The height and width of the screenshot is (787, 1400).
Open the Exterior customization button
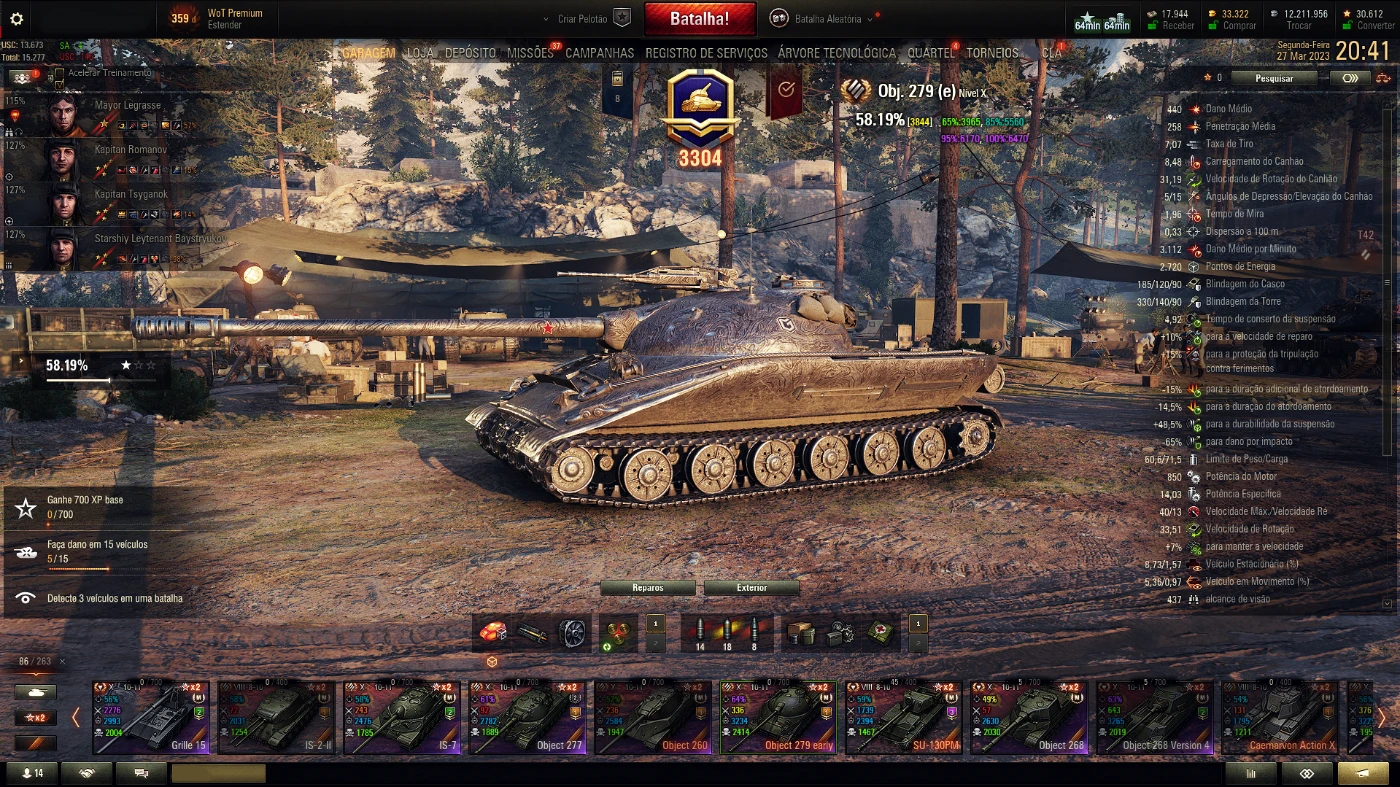pyautogui.click(x=752, y=589)
